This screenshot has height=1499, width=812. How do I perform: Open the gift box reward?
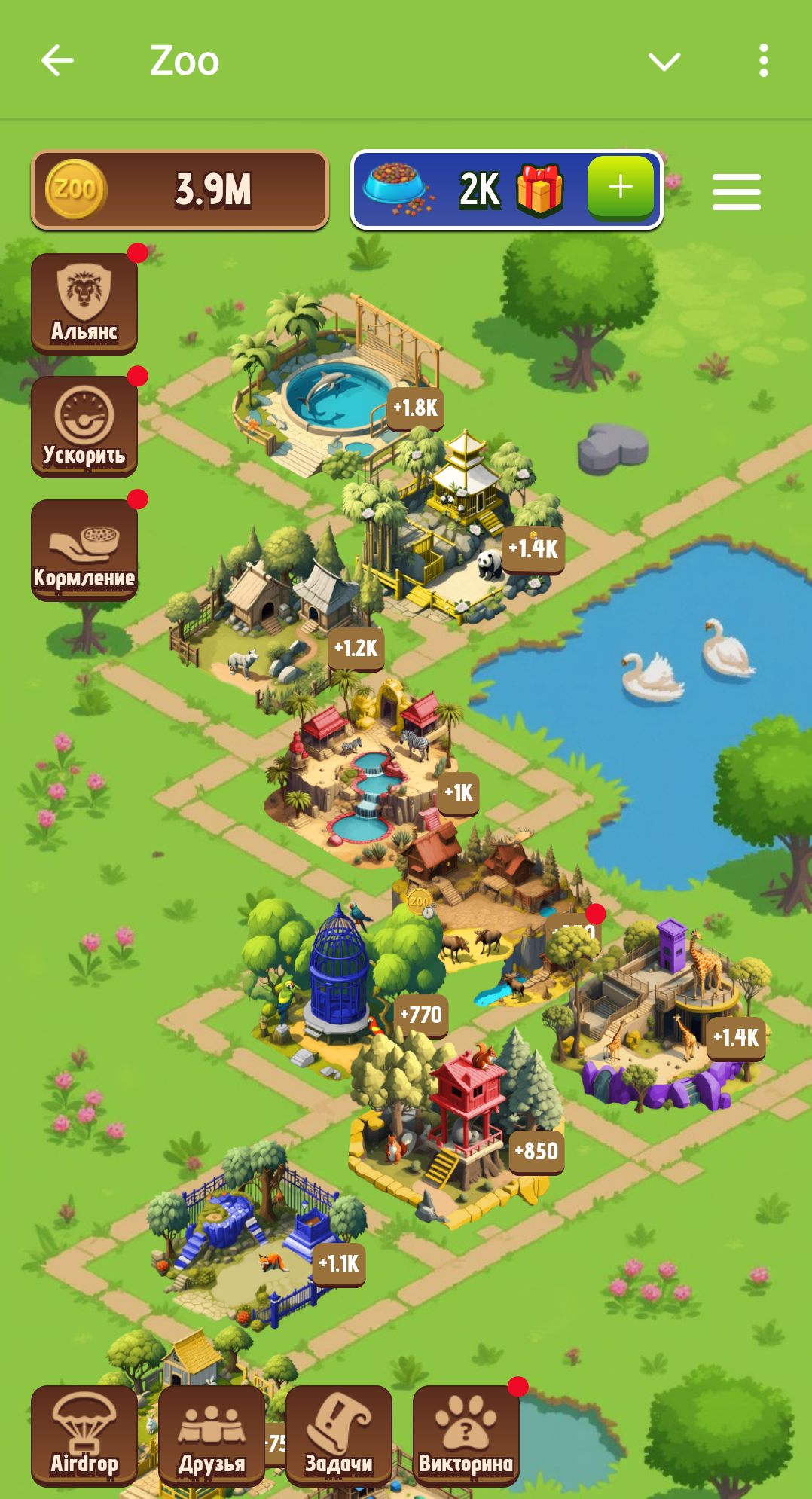540,190
